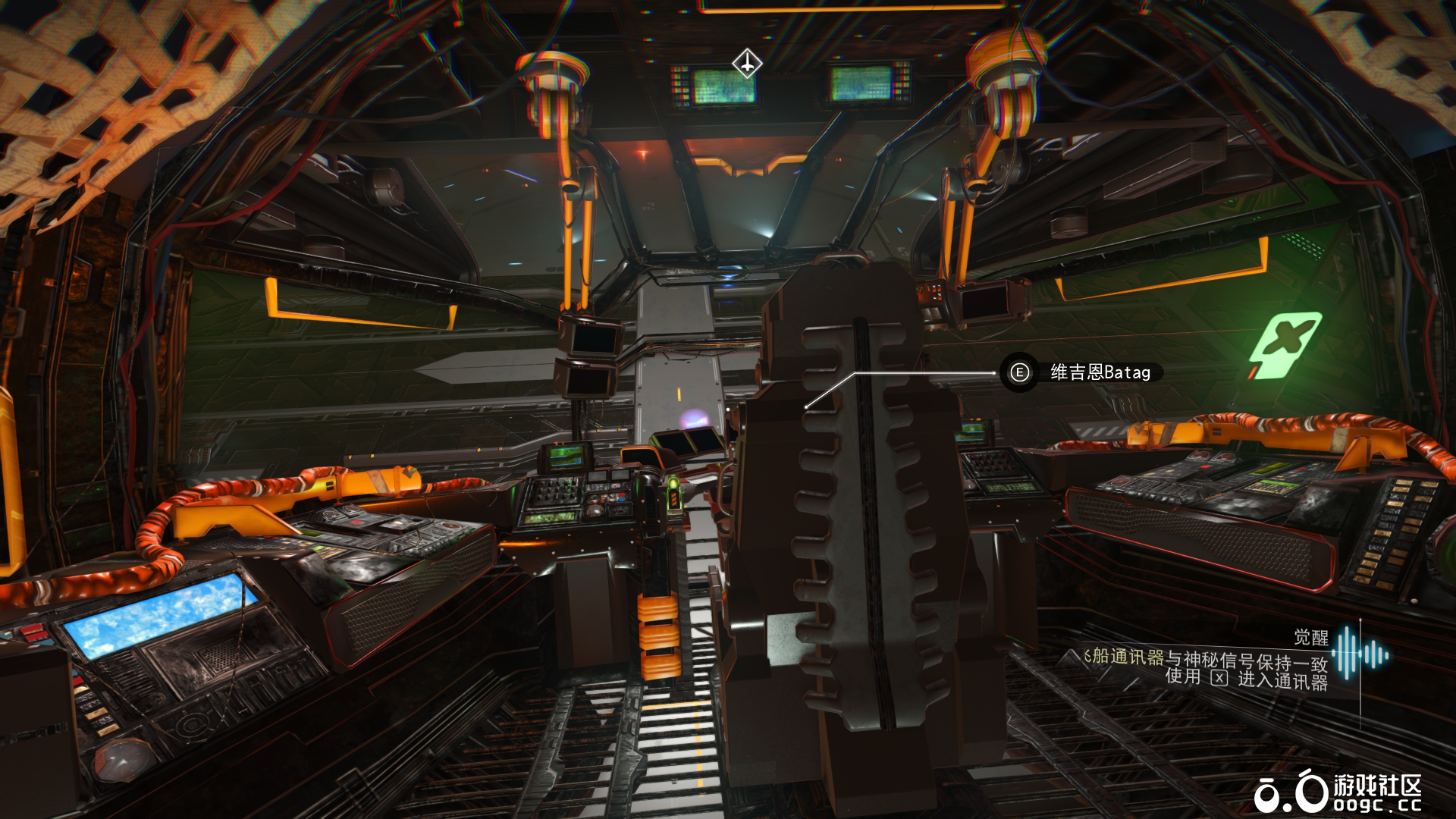Click the blue signal waveform icon
The width and height of the screenshot is (1456, 819).
1362,653
